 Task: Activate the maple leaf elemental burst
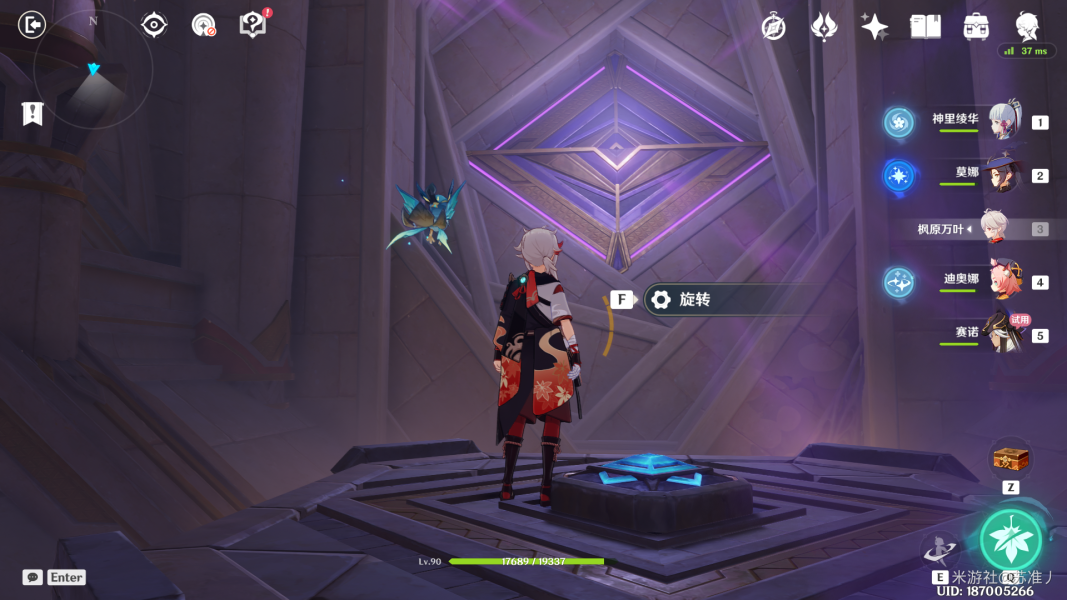(1010, 539)
